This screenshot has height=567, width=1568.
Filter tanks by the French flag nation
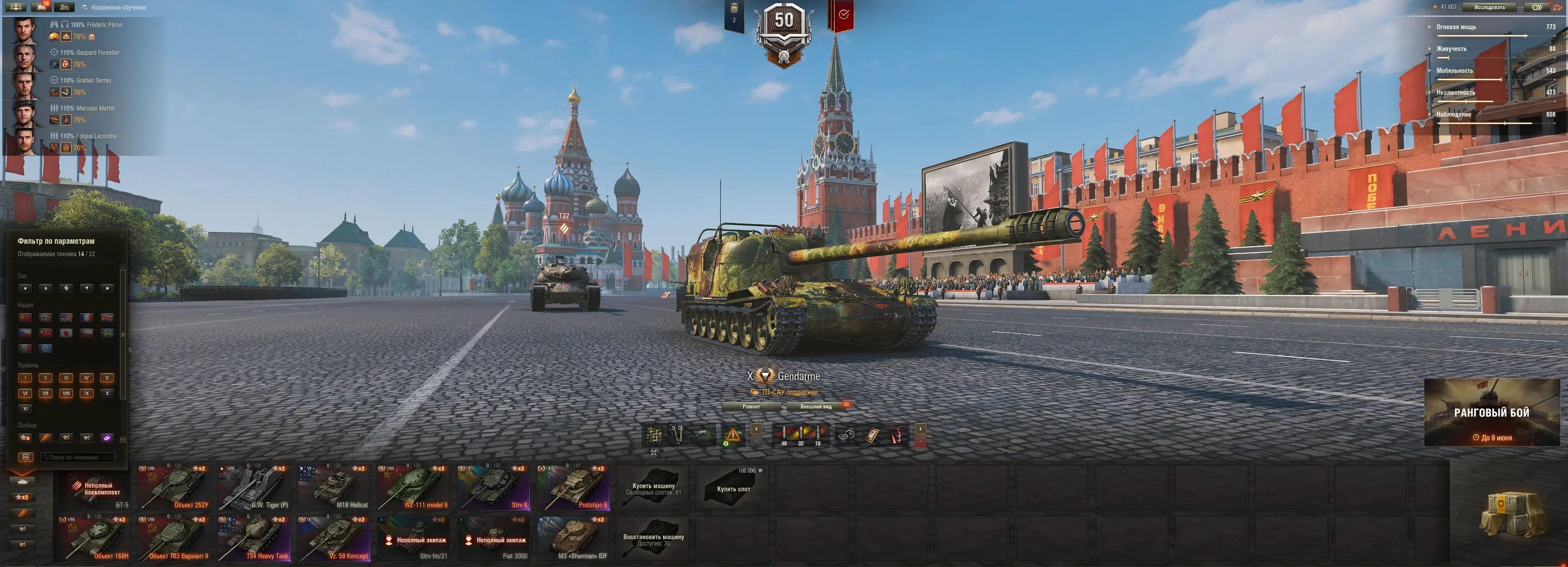(x=87, y=318)
